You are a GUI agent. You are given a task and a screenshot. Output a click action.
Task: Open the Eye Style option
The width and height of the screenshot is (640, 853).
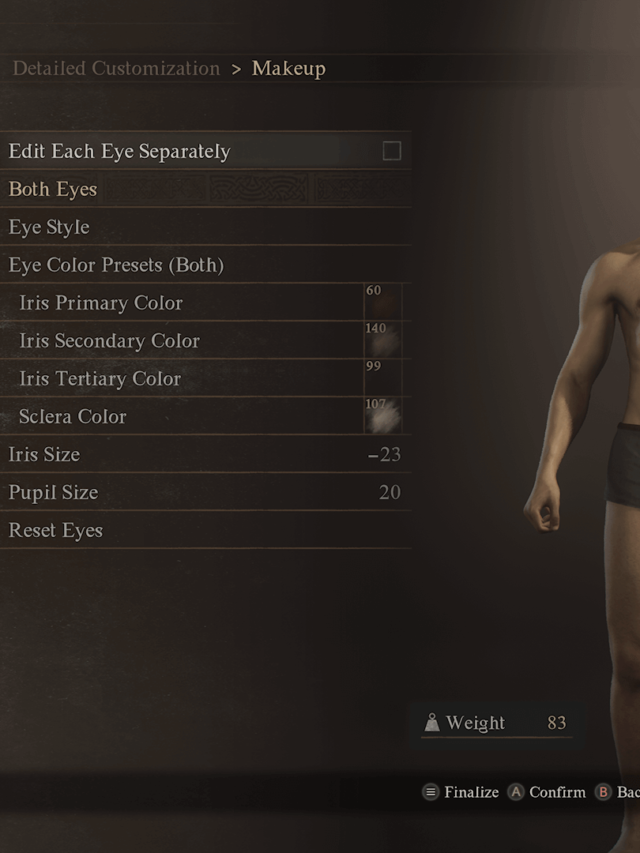pos(49,227)
